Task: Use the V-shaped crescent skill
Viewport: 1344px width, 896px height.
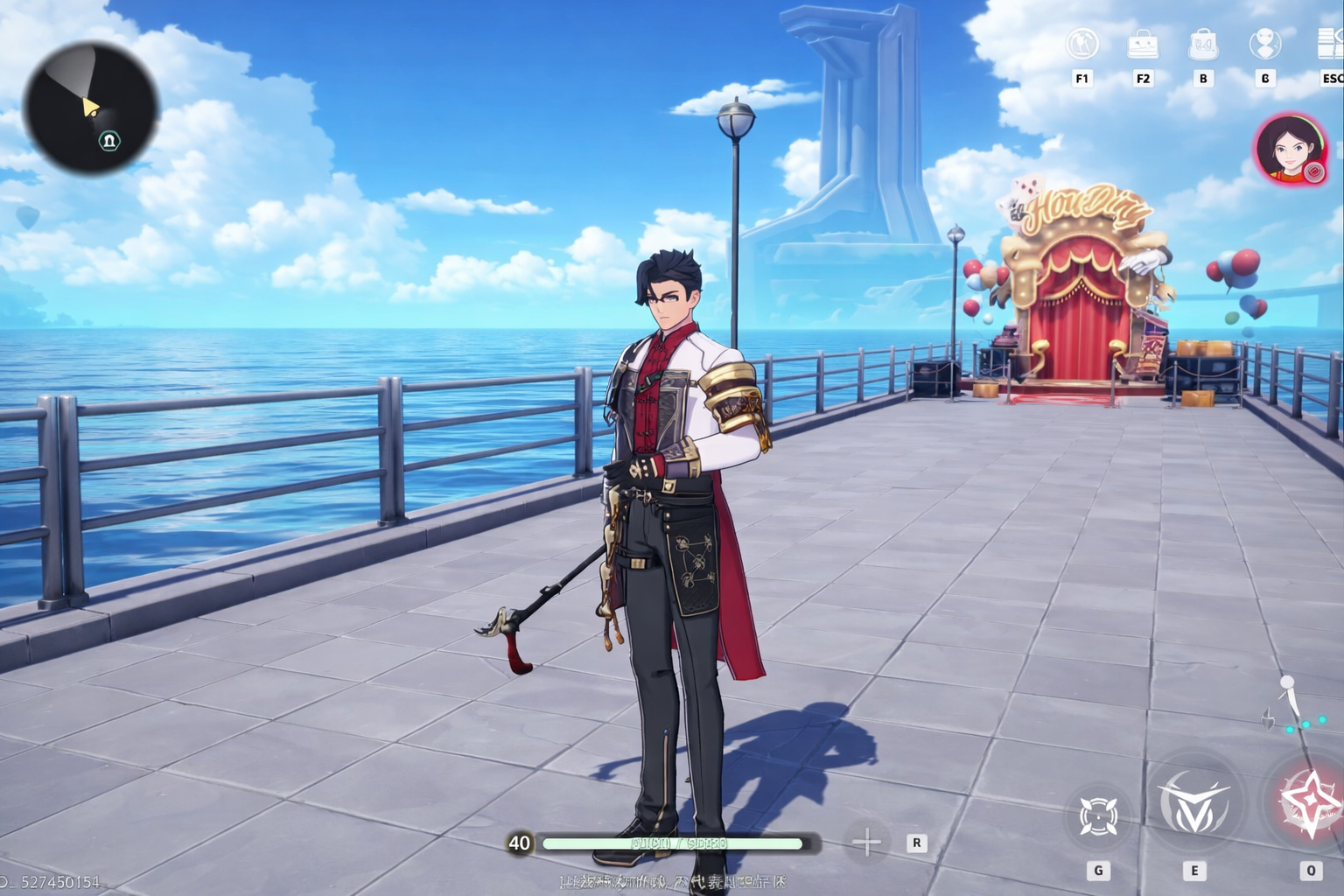Action: [1193, 803]
